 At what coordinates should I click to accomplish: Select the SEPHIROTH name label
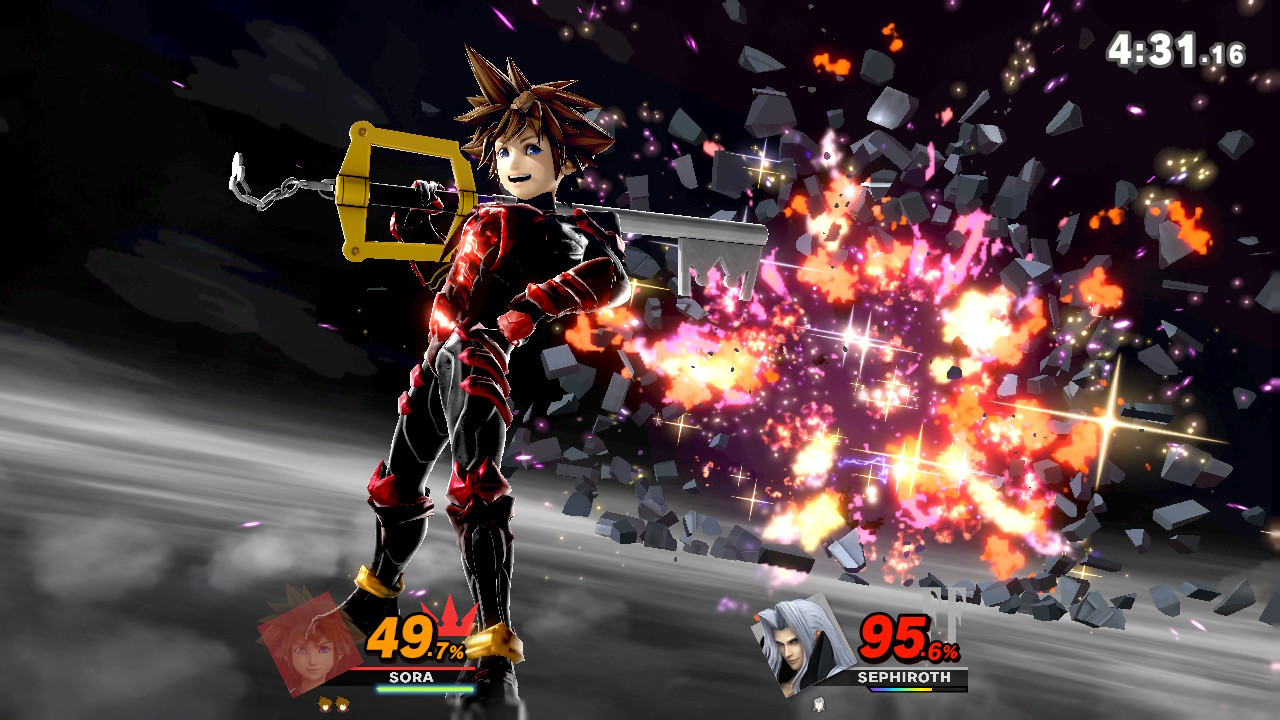pos(903,677)
